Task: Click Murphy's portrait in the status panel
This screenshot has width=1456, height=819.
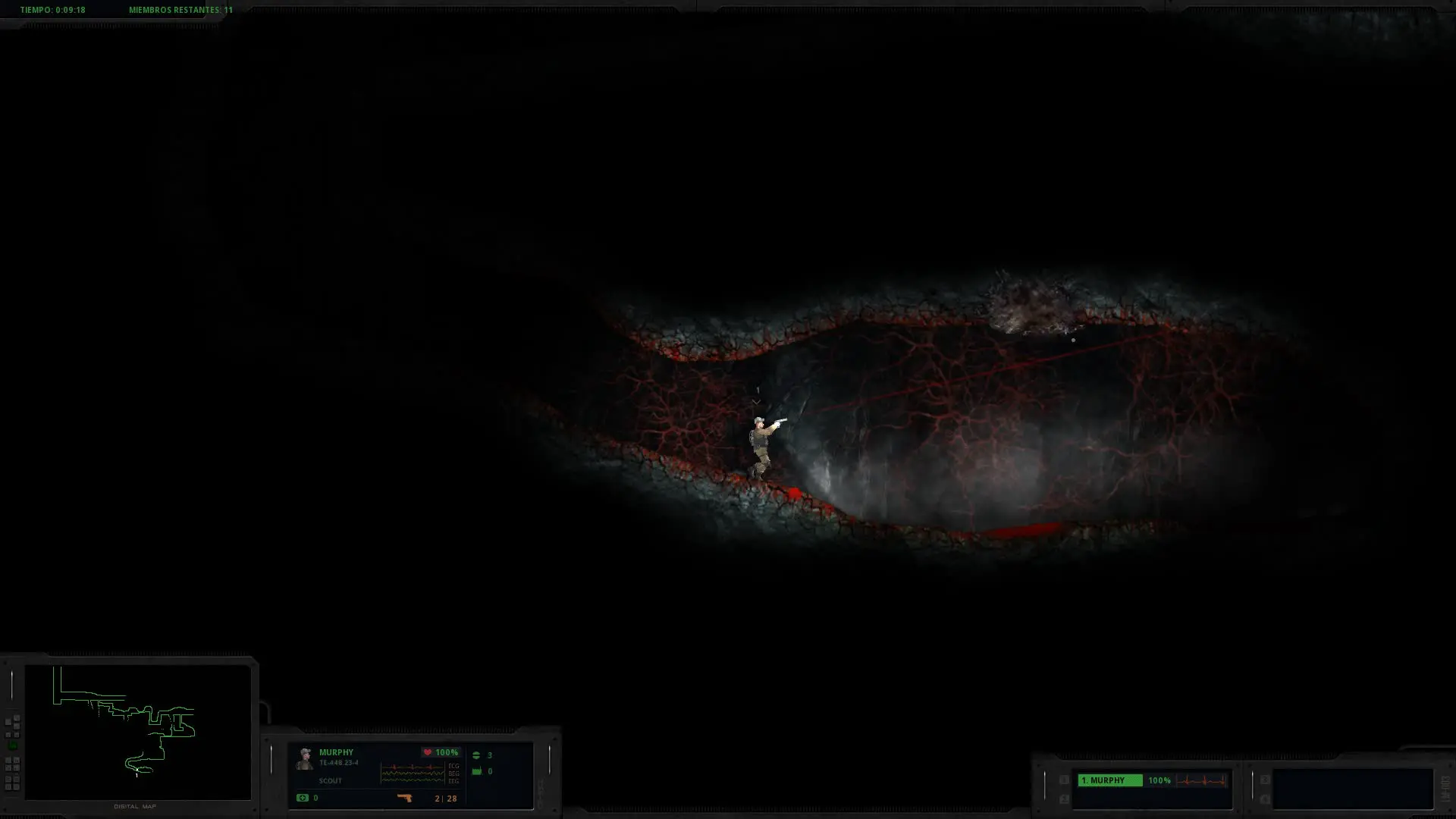Action: 305,759
